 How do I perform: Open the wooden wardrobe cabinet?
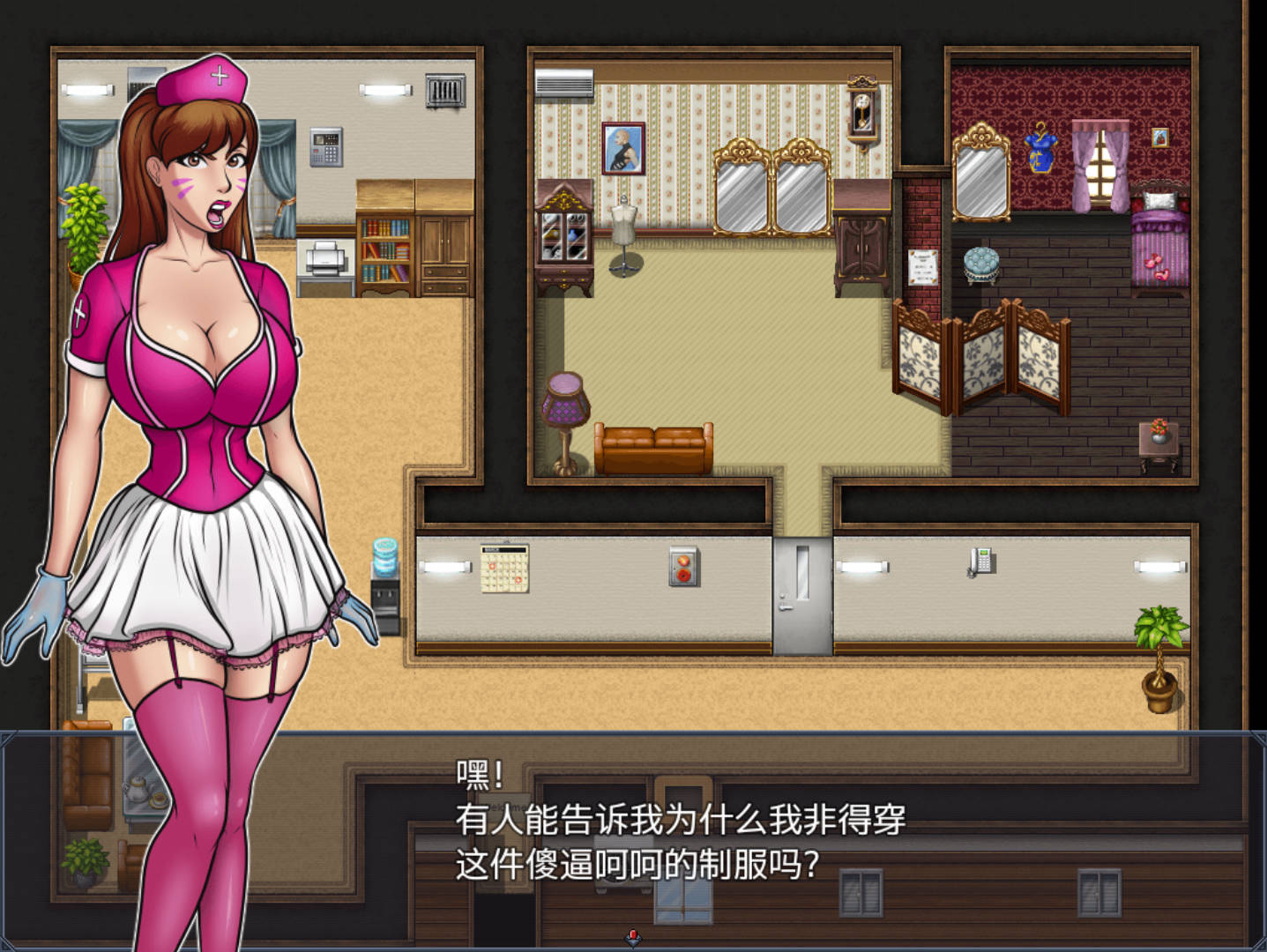864,247
